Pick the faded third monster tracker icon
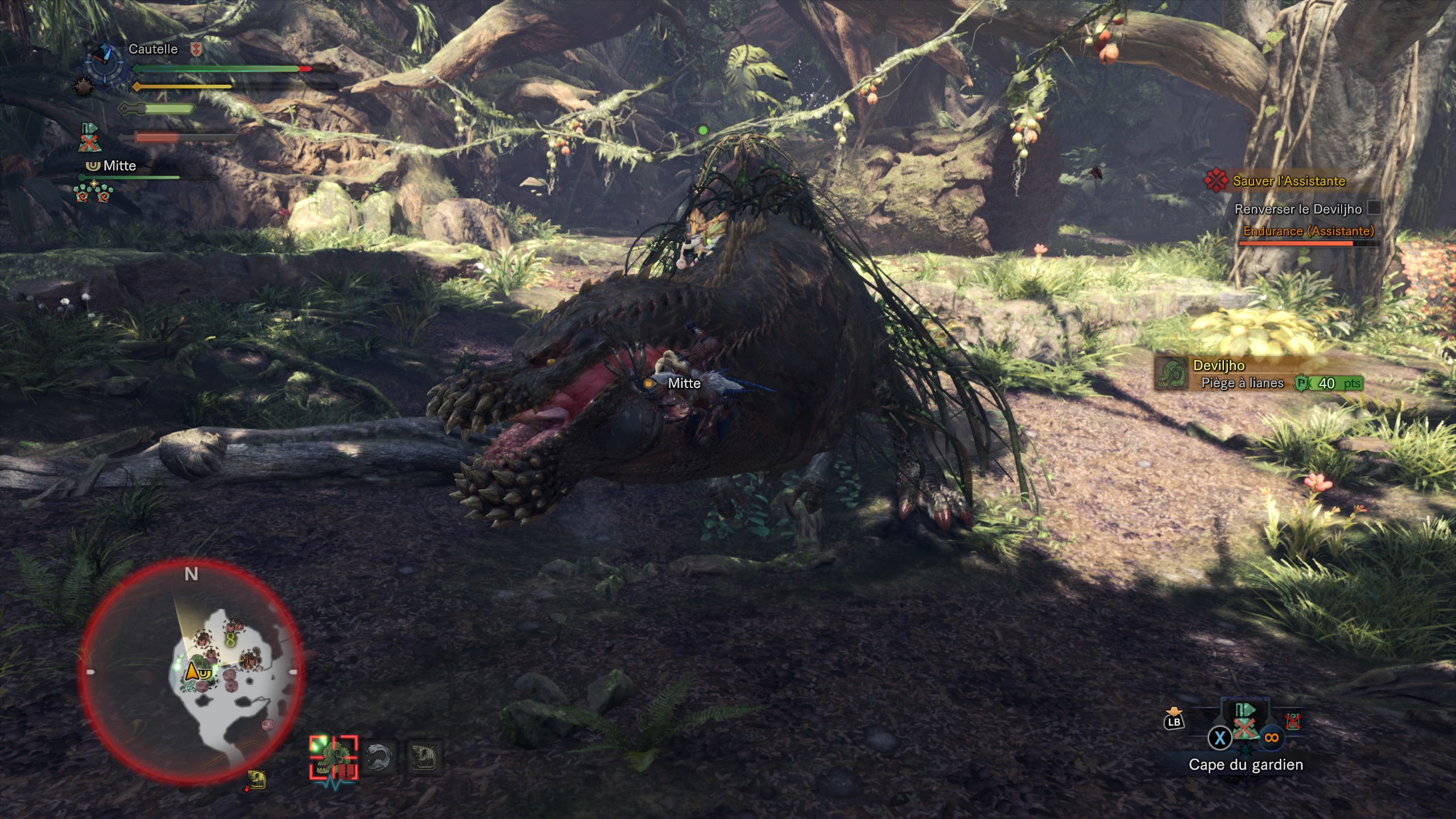This screenshot has height=819, width=1456. [x=425, y=757]
